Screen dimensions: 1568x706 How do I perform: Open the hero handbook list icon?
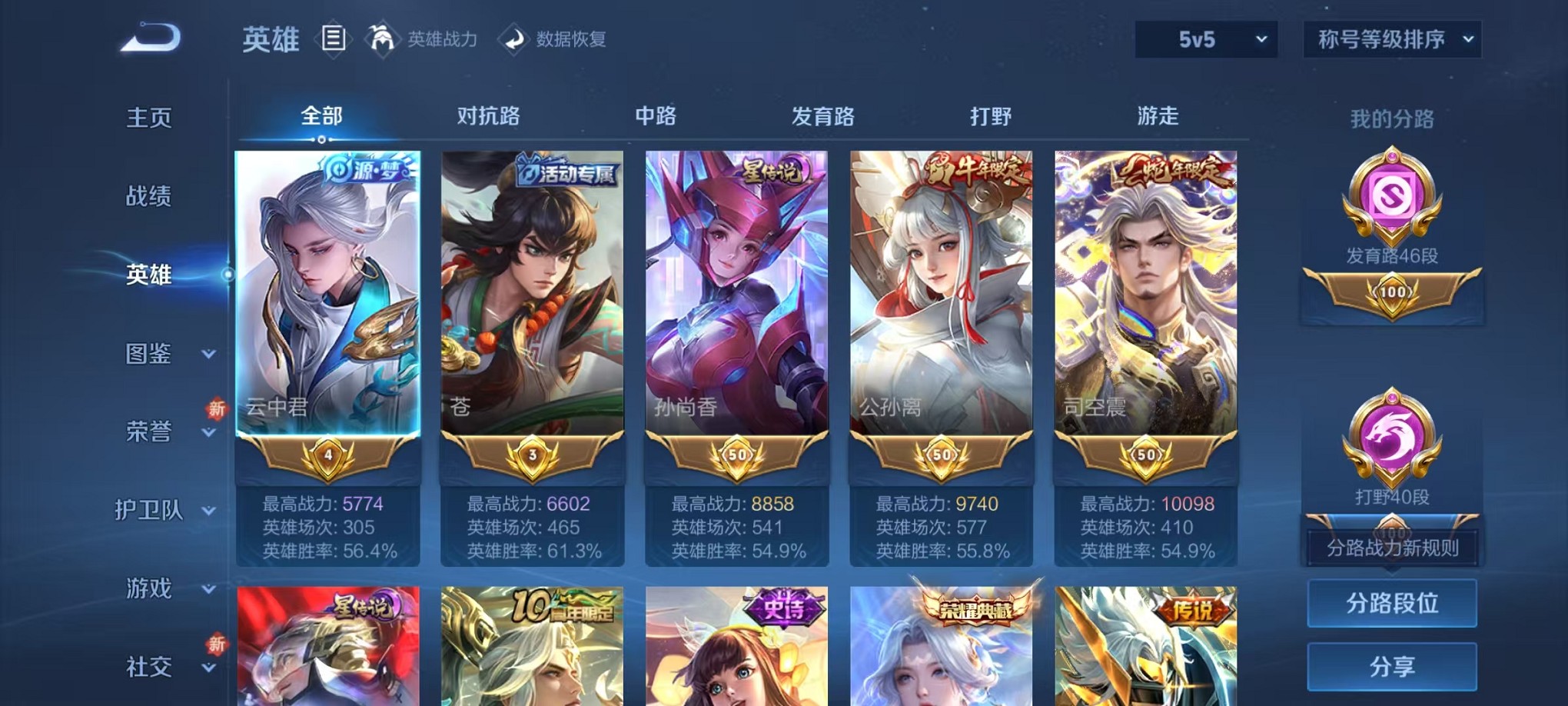334,39
